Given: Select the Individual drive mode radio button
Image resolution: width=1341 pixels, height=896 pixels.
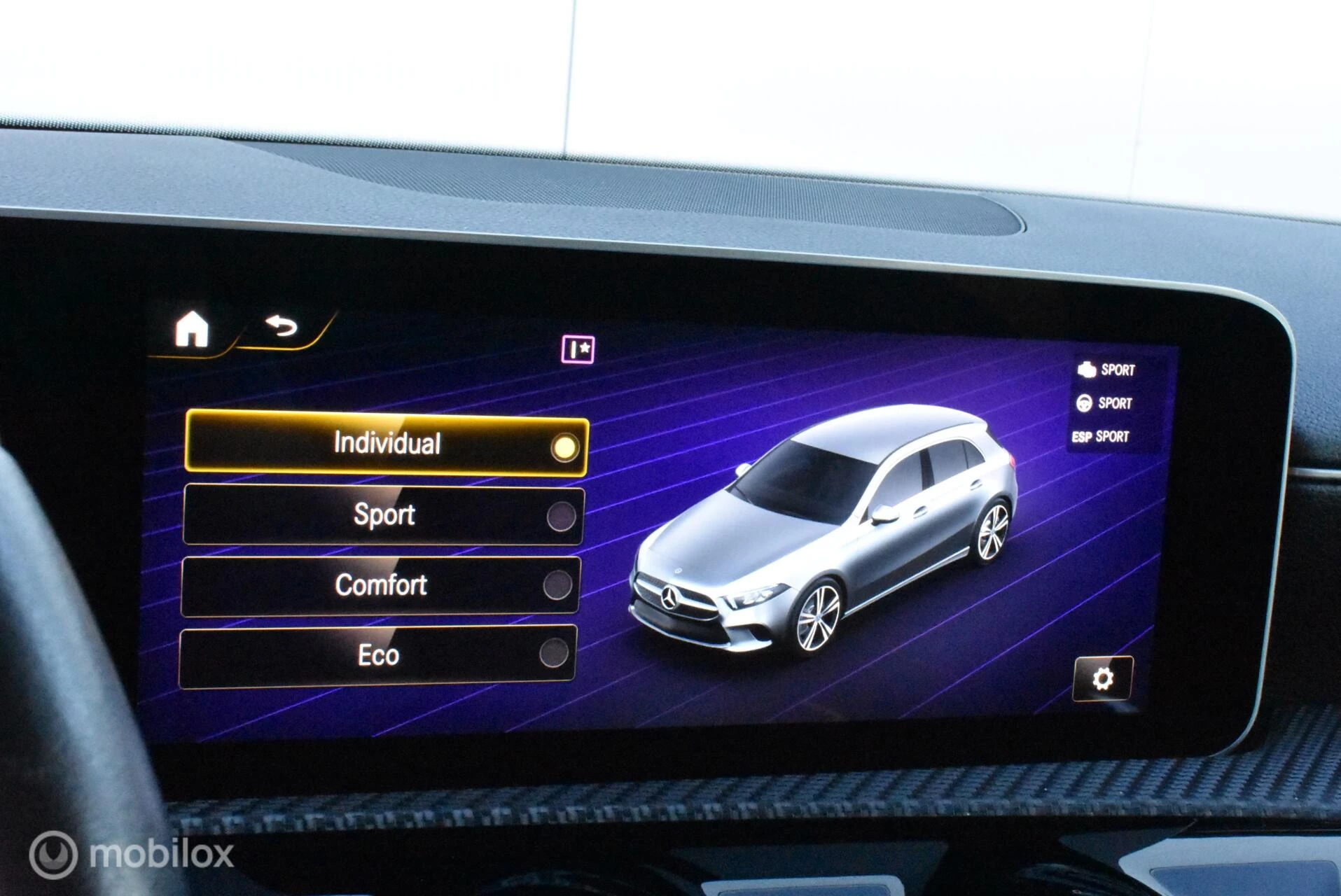Looking at the screenshot, I should pos(565,446).
